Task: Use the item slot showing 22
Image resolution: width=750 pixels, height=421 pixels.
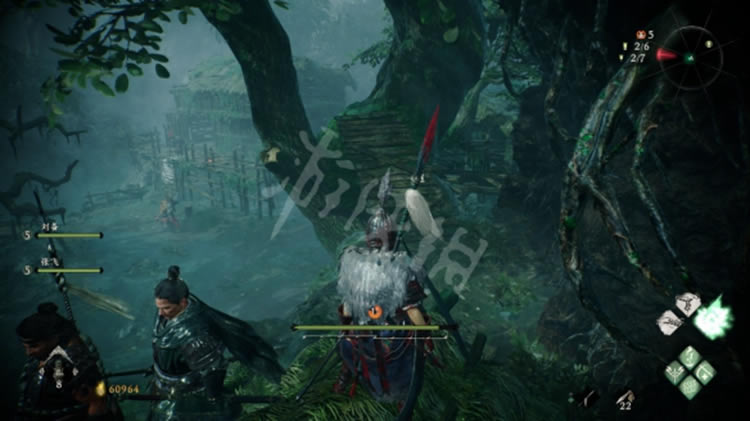Action: [625, 396]
